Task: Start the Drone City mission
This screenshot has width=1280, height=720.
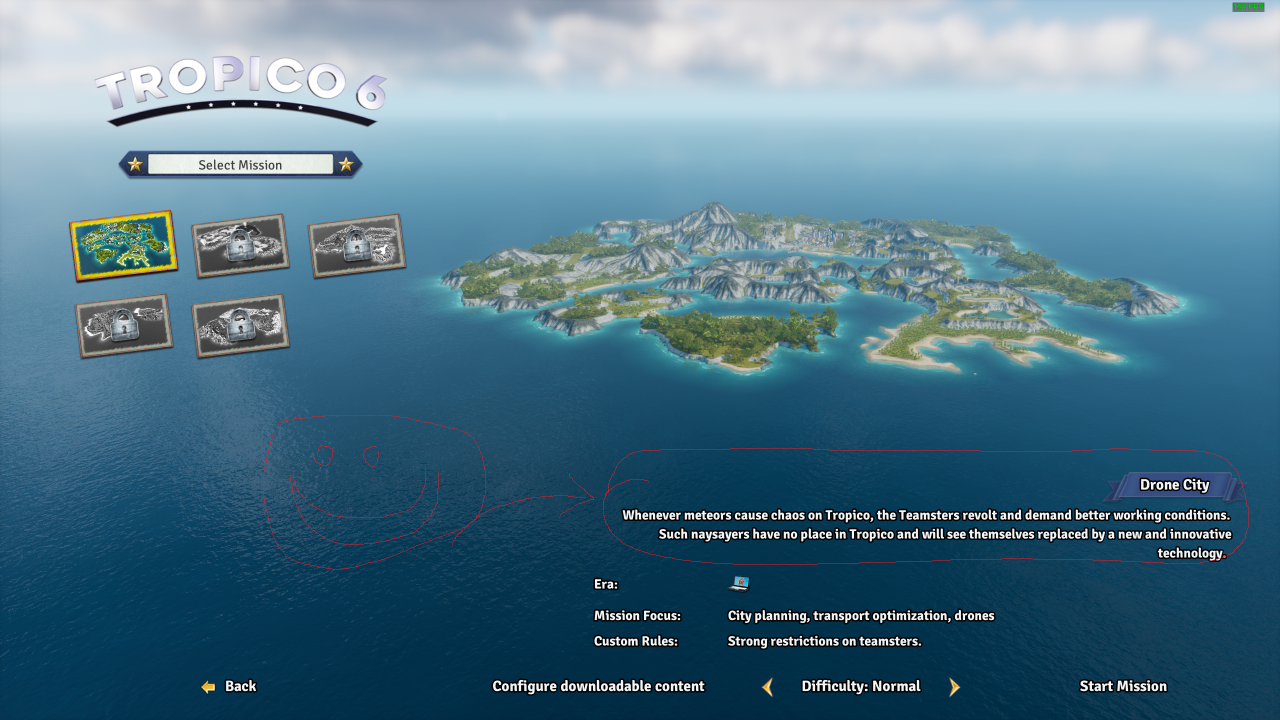Action: (x=1122, y=686)
